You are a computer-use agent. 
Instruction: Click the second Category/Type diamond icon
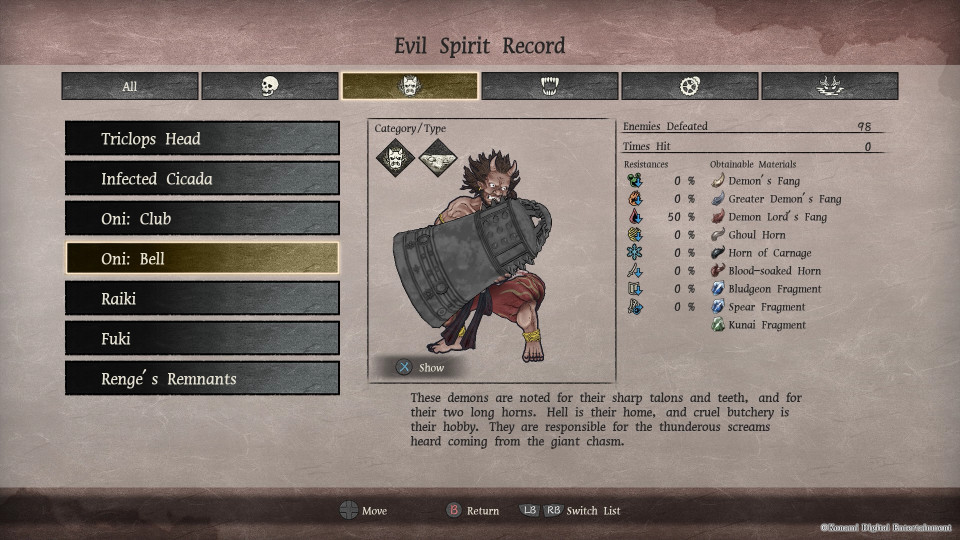(437, 157)
